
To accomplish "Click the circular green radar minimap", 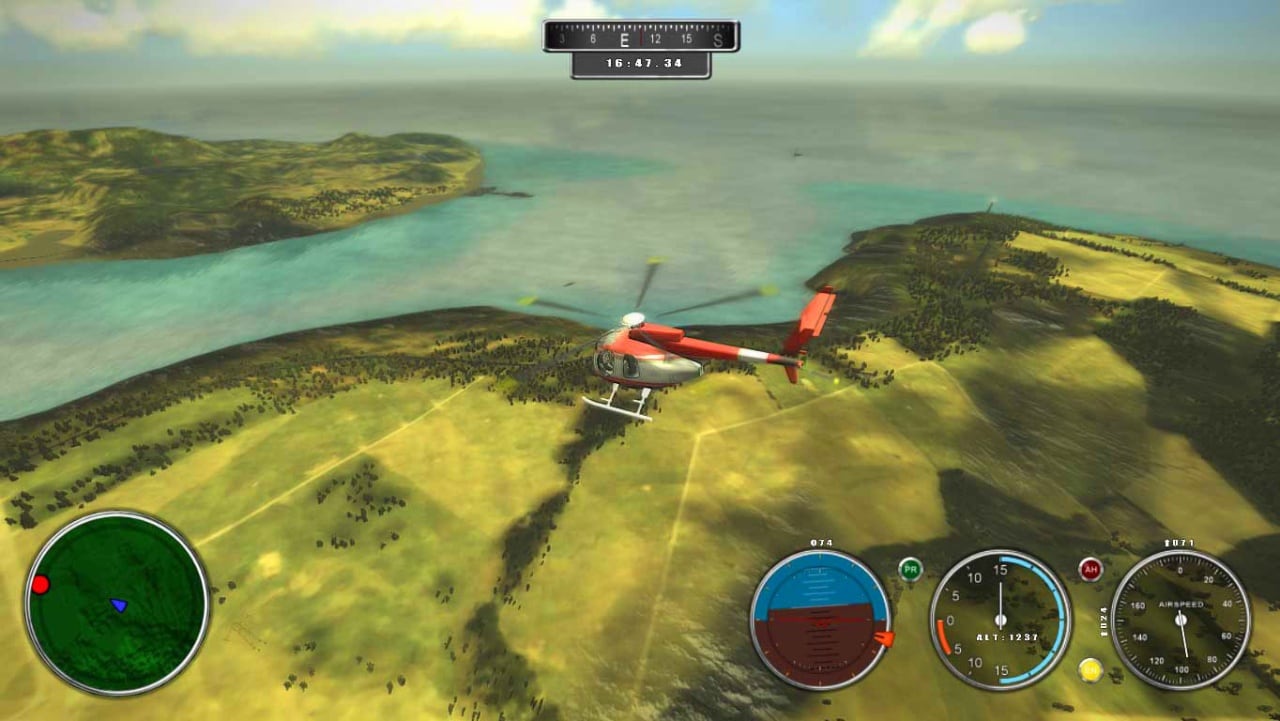I will 117,603.
